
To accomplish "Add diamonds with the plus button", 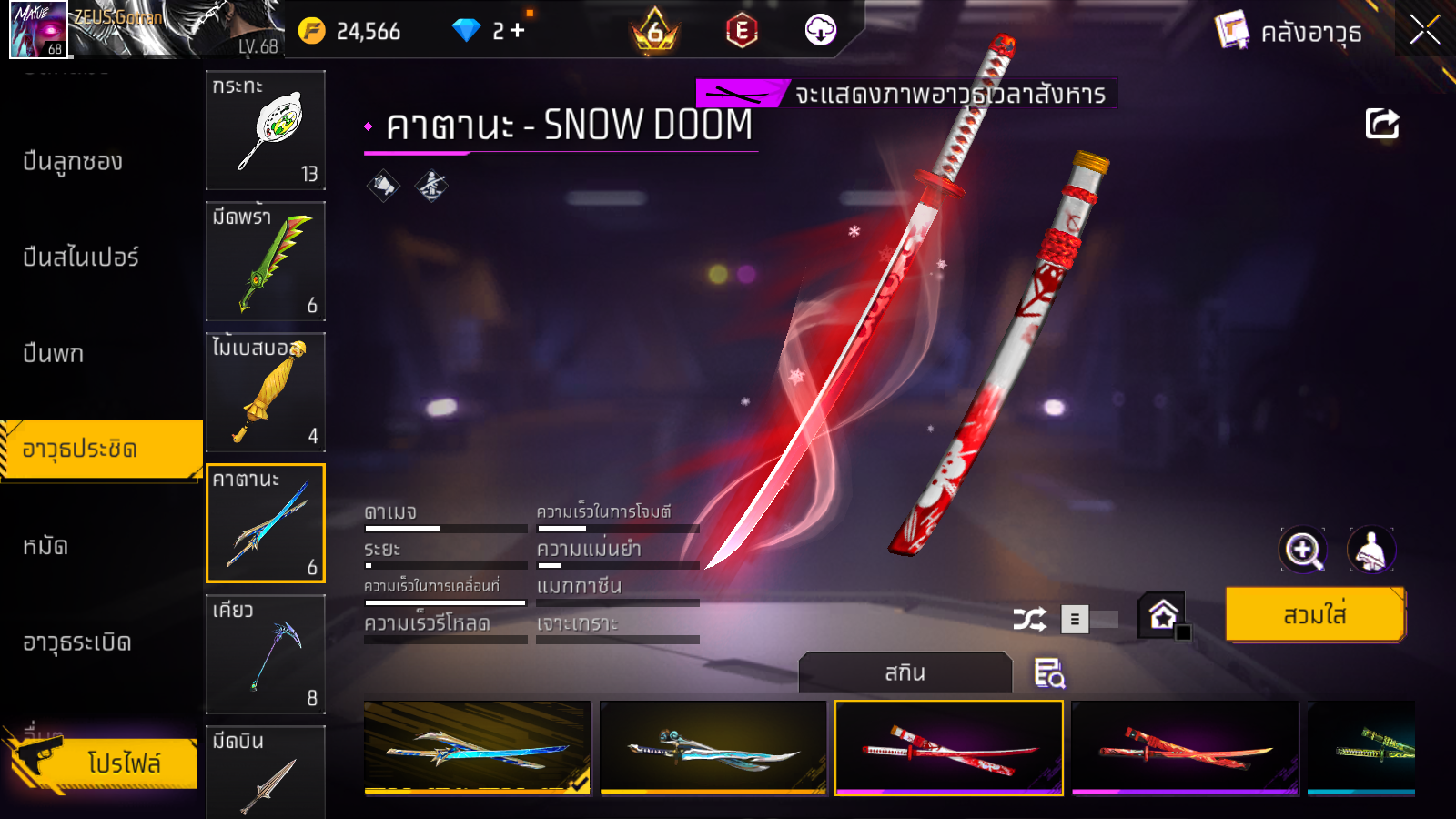I will tap(518, 31).
